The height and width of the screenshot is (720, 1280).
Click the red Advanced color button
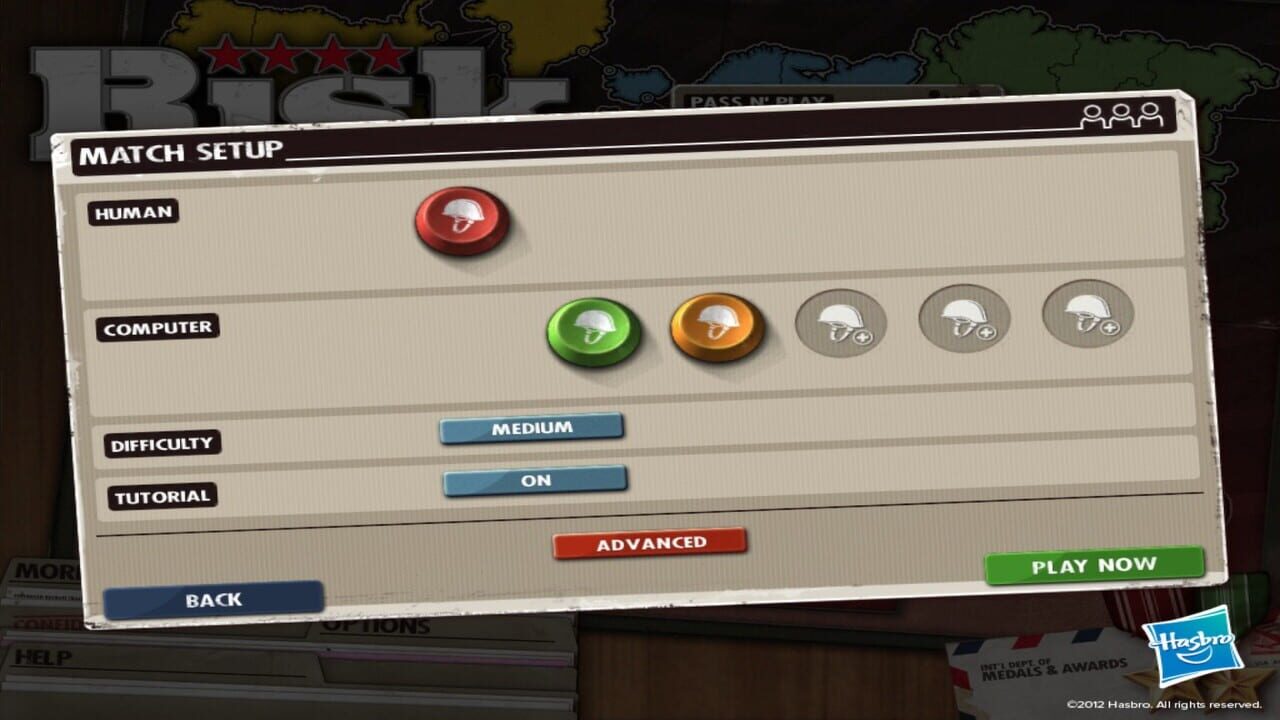click(x=648, y=541)
